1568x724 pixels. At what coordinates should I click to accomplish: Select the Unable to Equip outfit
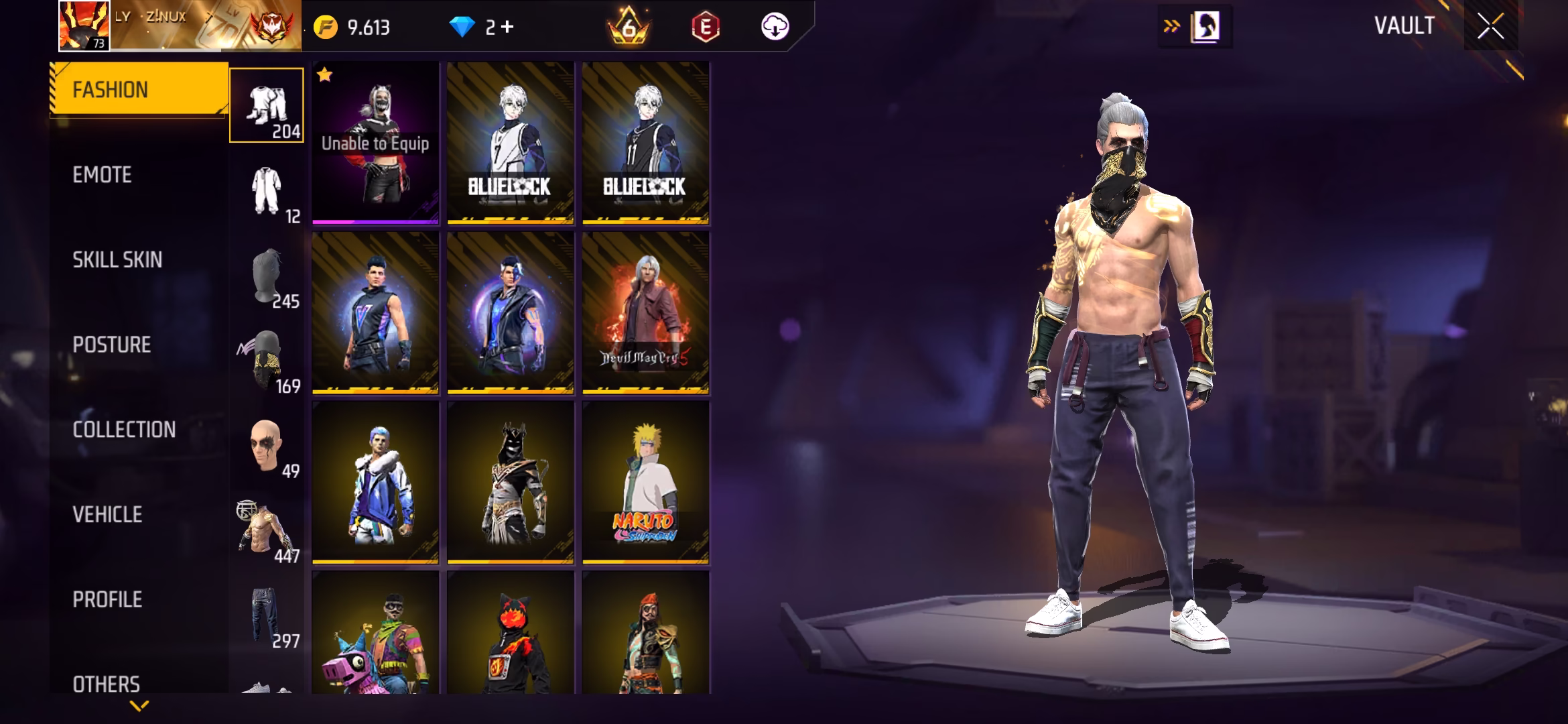375,143
